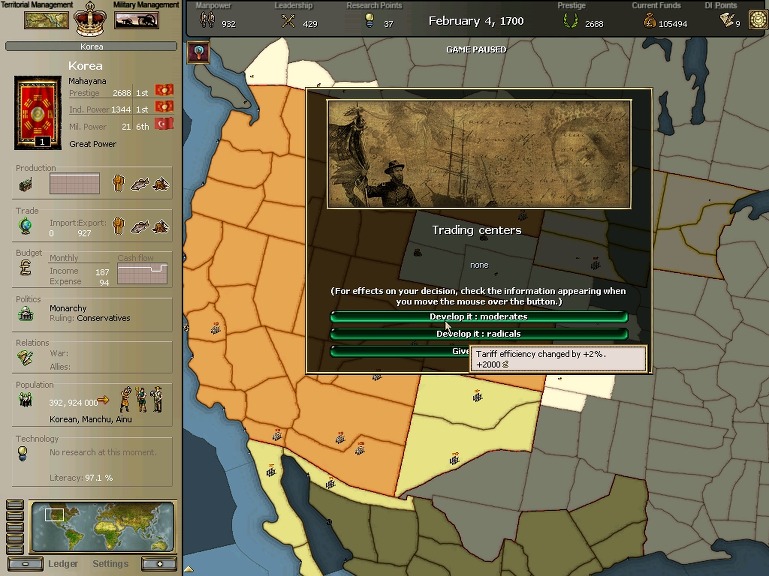Viewport: 769px width, 576px height.
Task: Click the world minimap
Action: pyautogui.click(x=103, y=527)
